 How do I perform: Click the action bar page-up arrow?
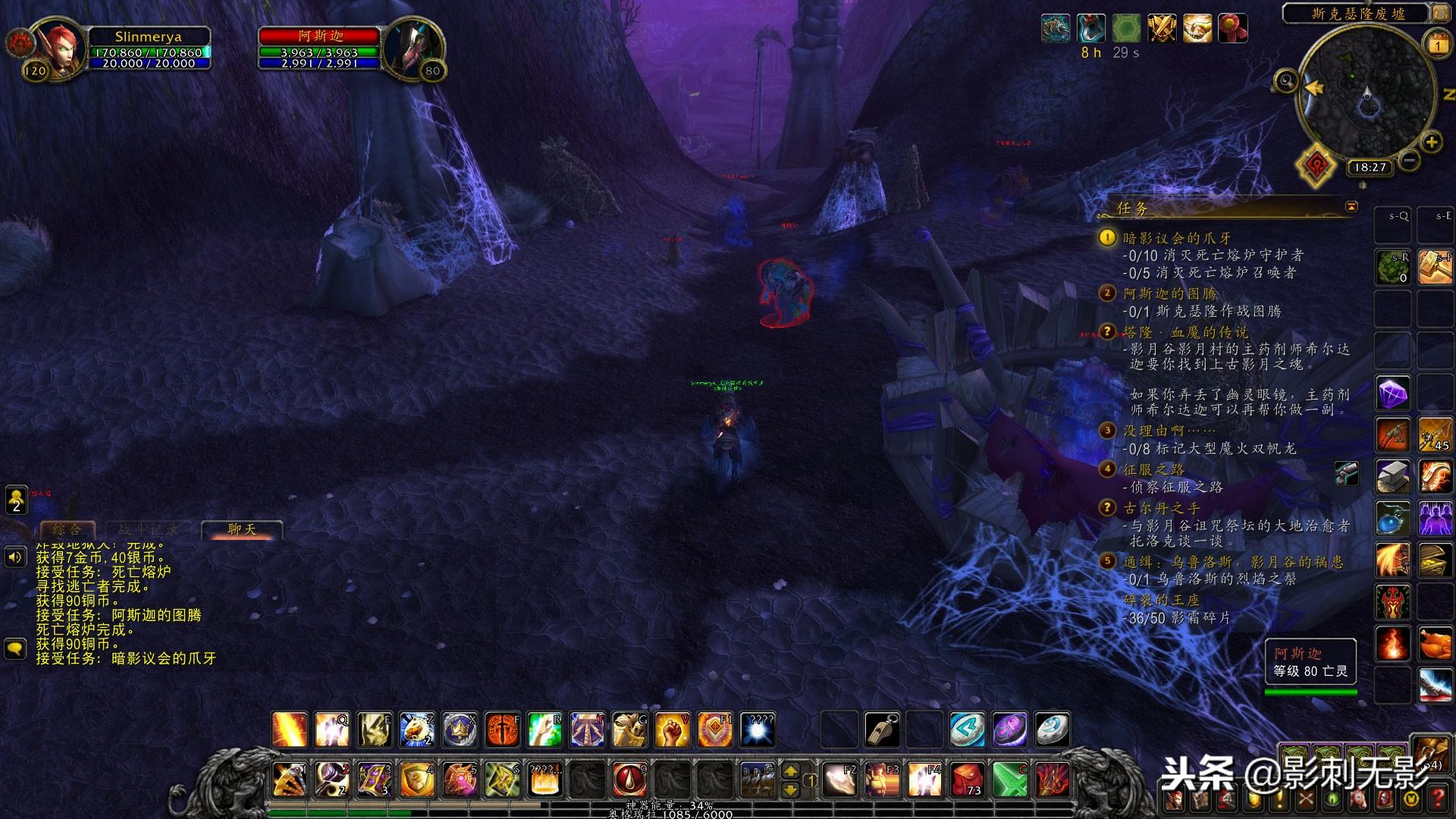coord(790,771)
